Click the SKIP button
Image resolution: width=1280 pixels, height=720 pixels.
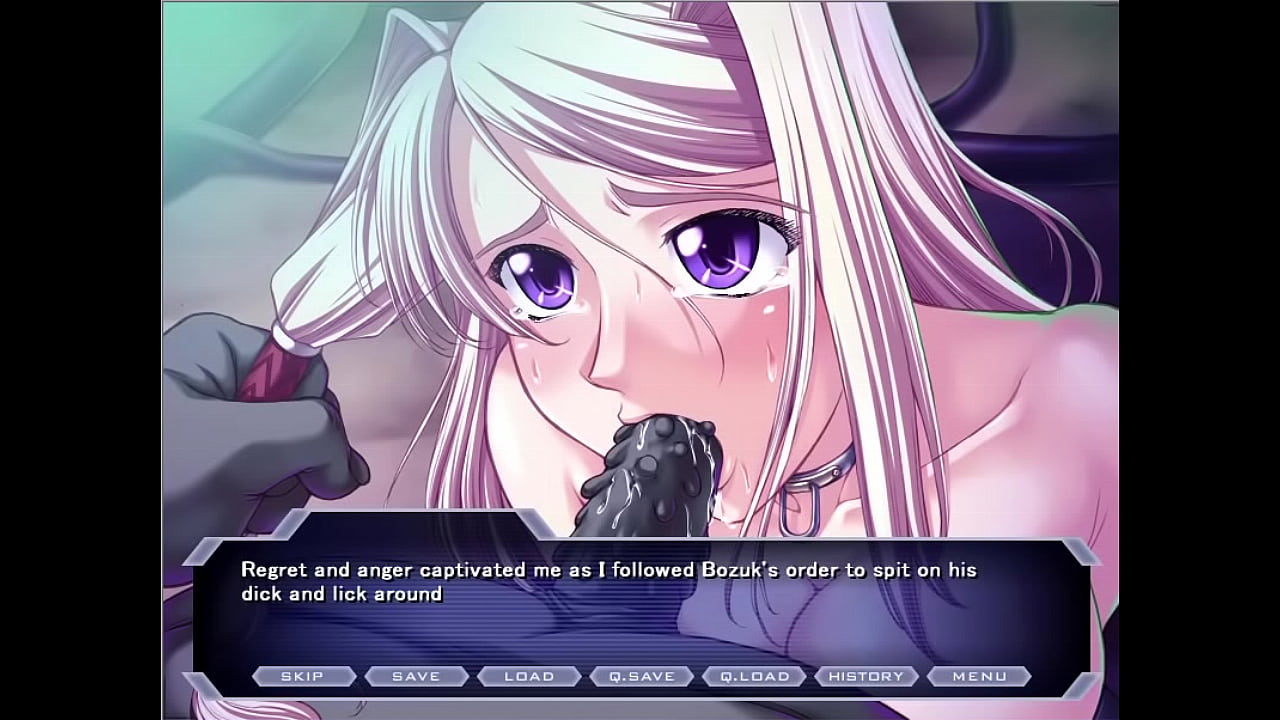[302, 676]
